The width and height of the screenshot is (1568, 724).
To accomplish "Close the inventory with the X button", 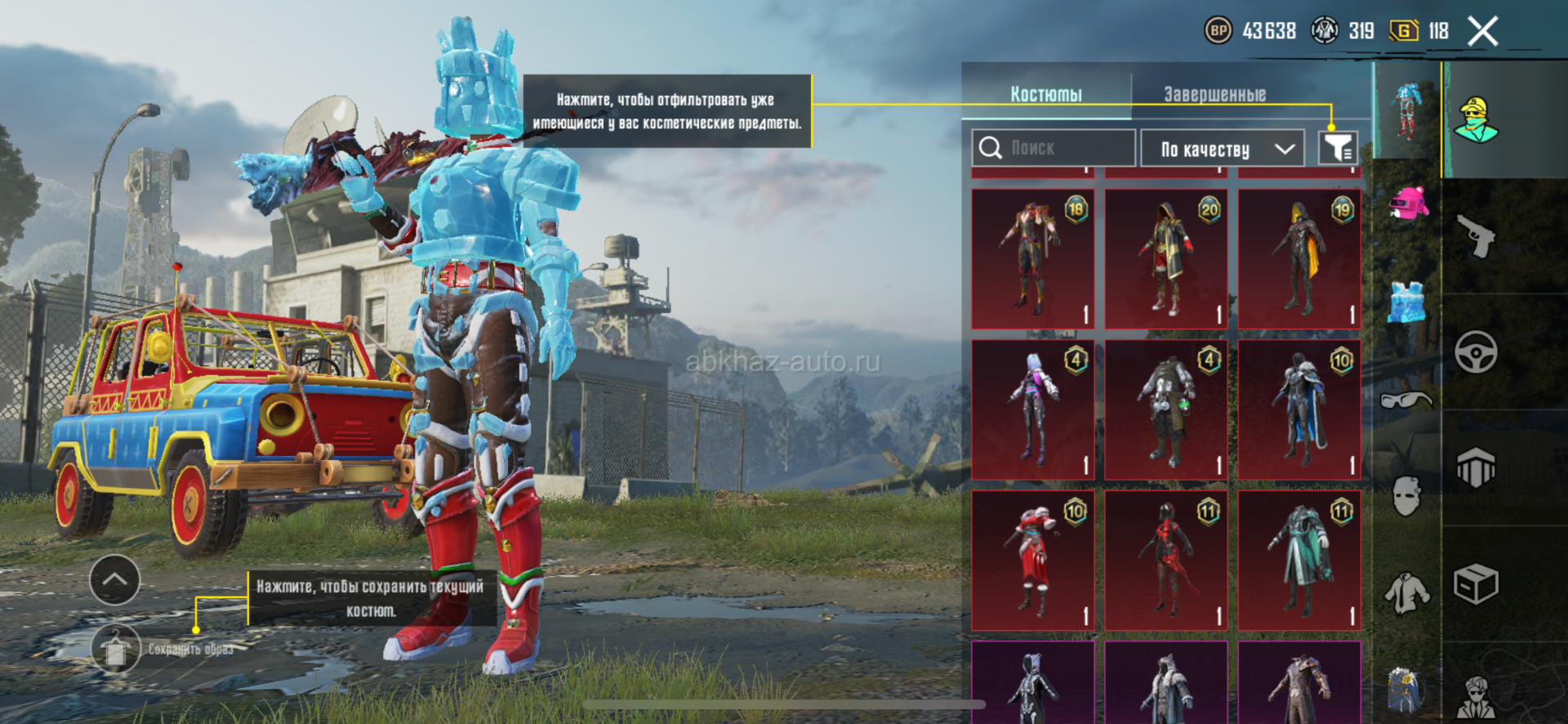I will click(x=1482, y=32).
